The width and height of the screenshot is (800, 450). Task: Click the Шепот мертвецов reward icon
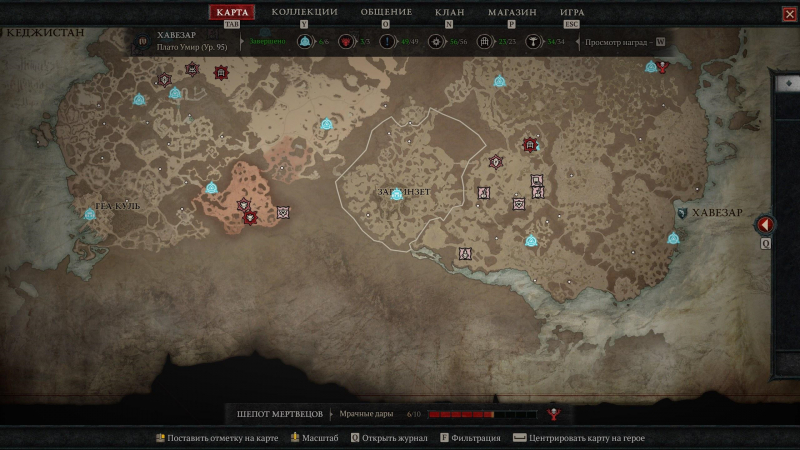(x=552, y=414)
